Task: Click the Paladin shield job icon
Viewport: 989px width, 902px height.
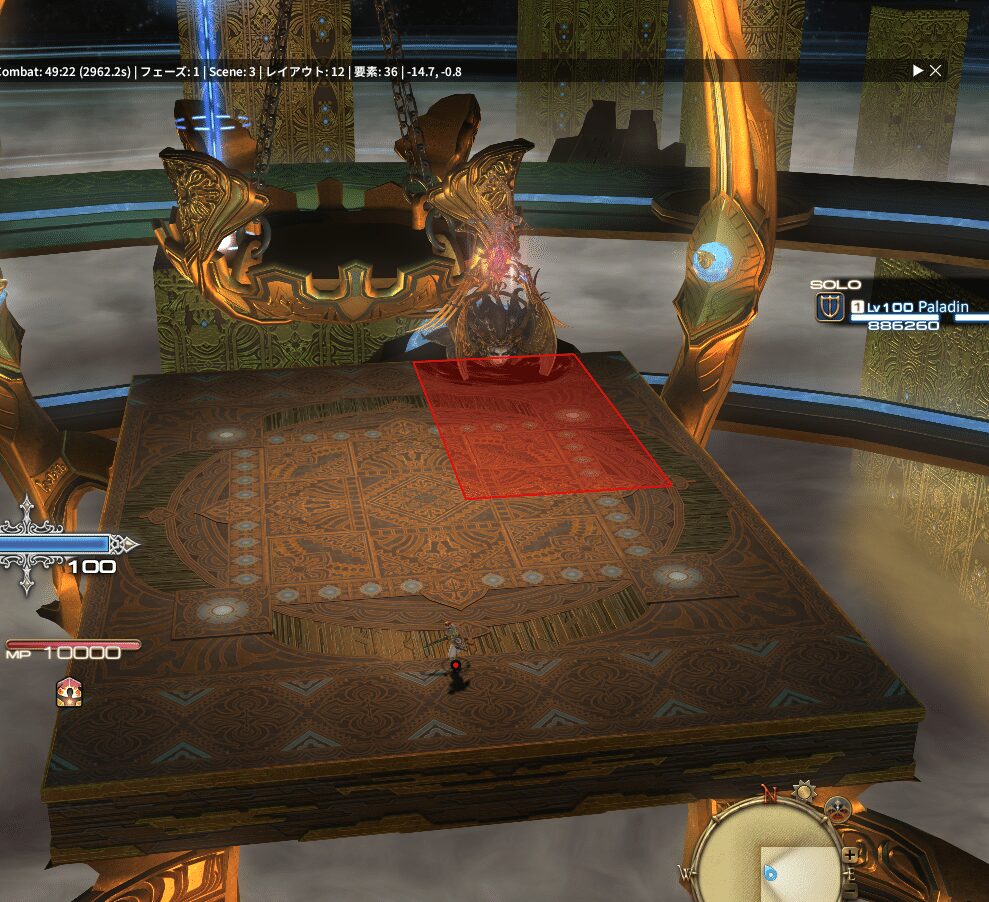Action: click(829, 308)
